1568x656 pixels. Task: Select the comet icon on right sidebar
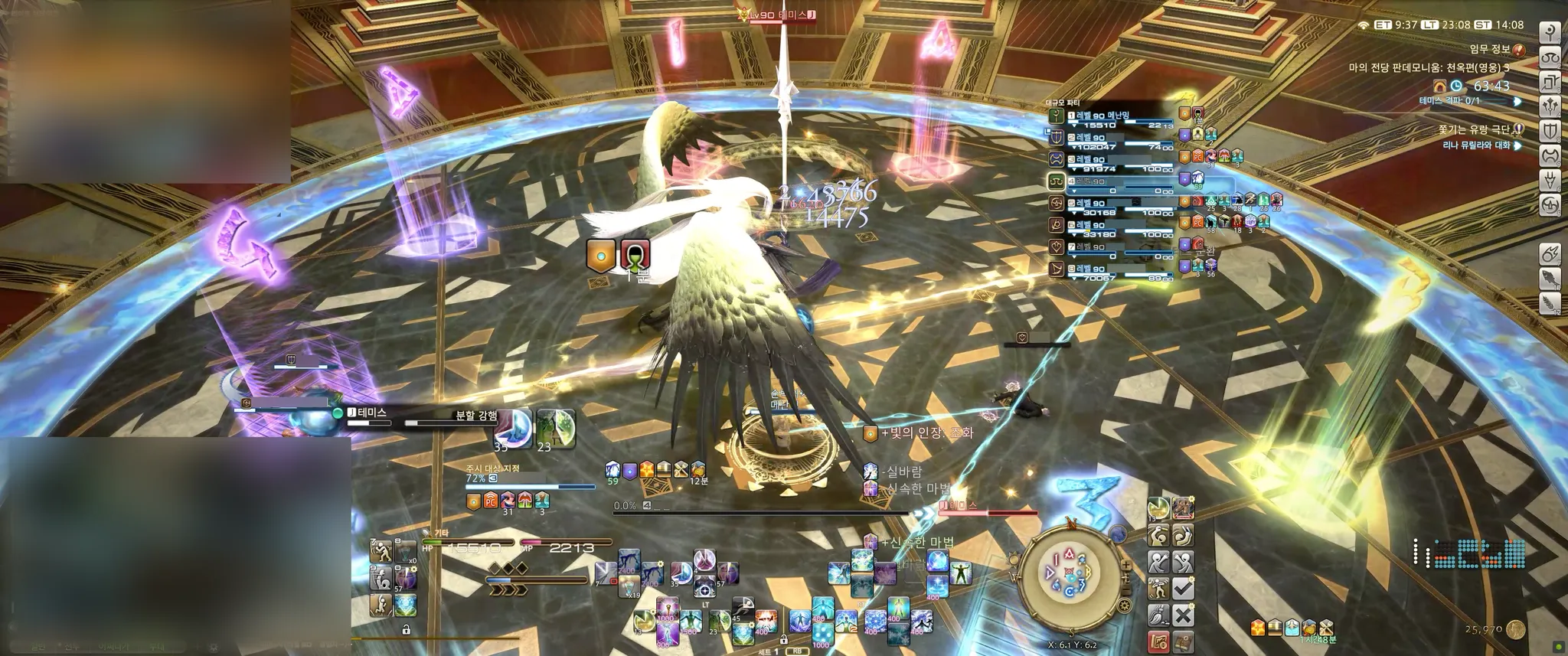click(1550, 254)
